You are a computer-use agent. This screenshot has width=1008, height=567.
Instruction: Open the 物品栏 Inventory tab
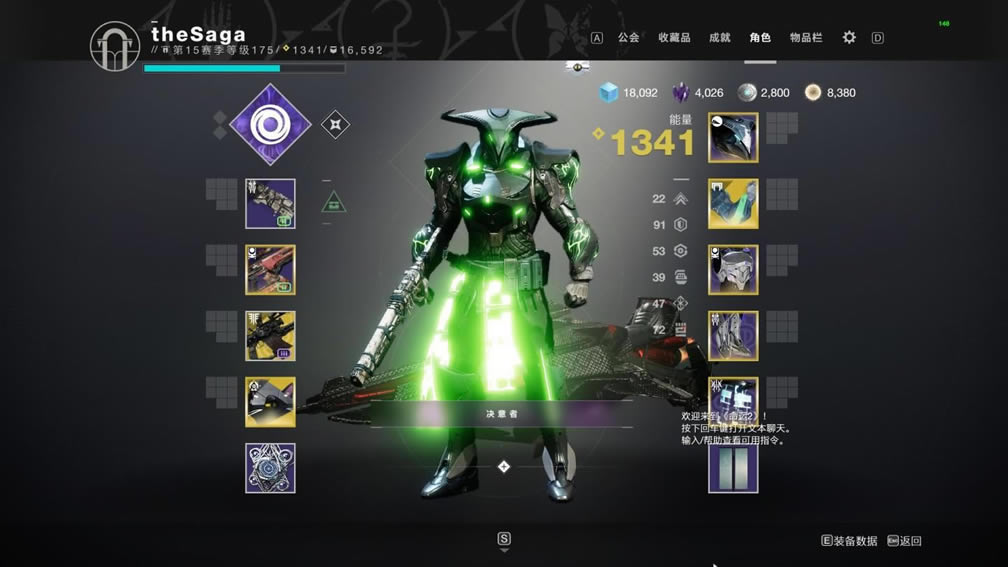tap(806, 38)
